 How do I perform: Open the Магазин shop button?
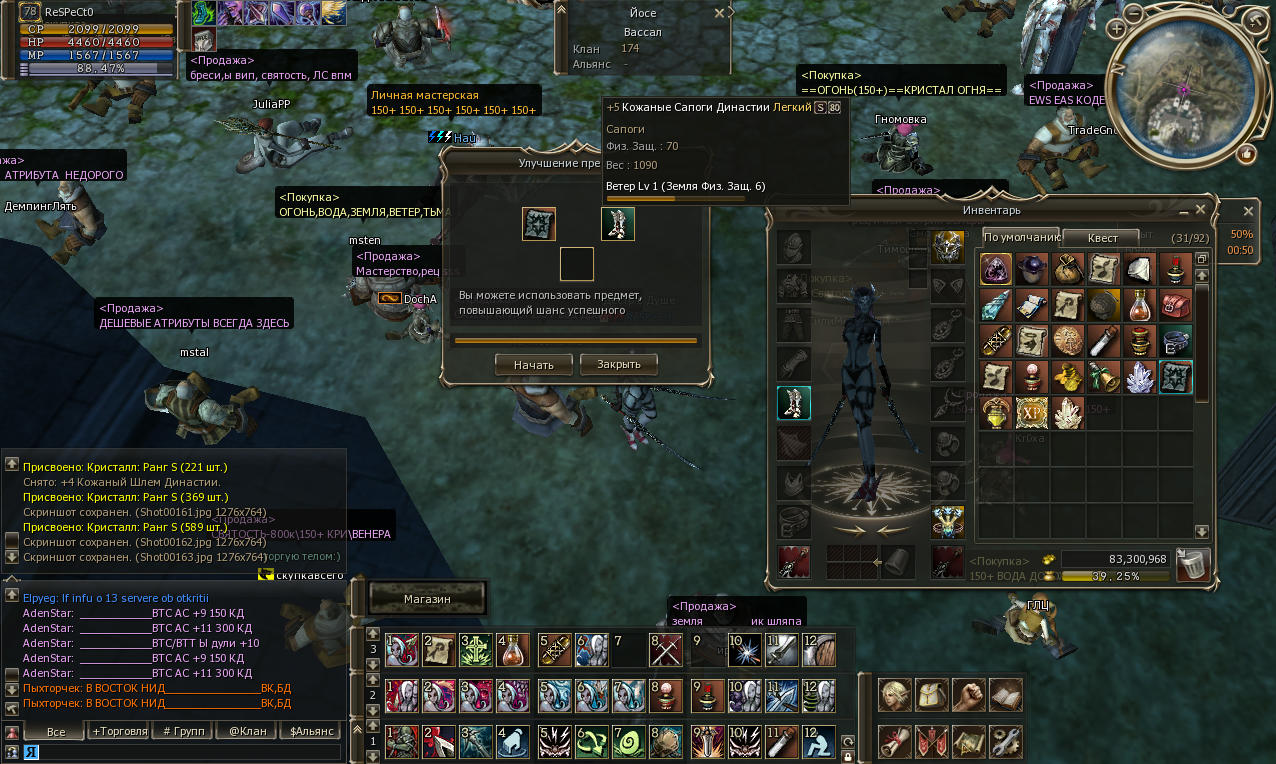click(428, 599)
